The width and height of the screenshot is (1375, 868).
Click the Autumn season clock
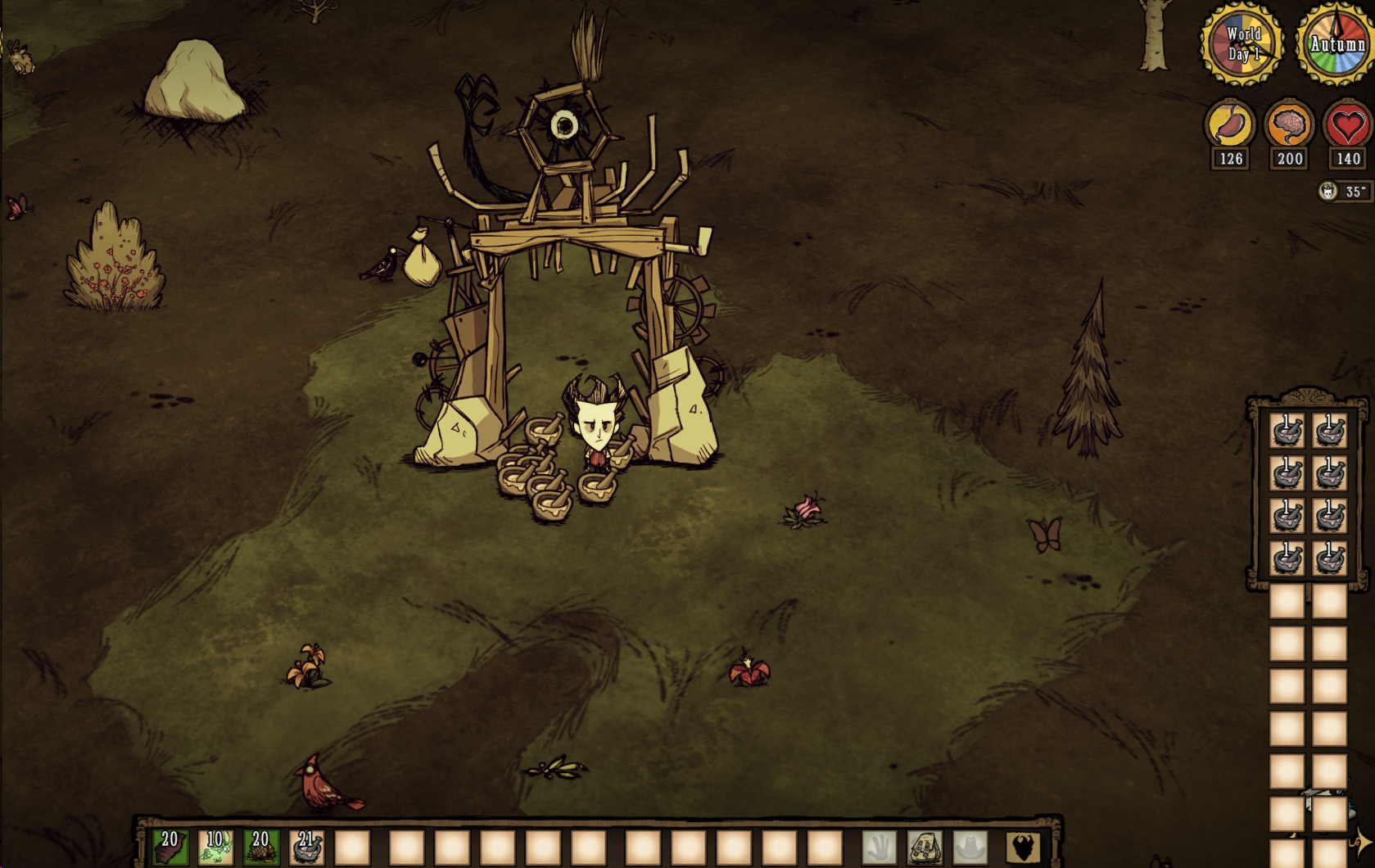coord(1336,45)
